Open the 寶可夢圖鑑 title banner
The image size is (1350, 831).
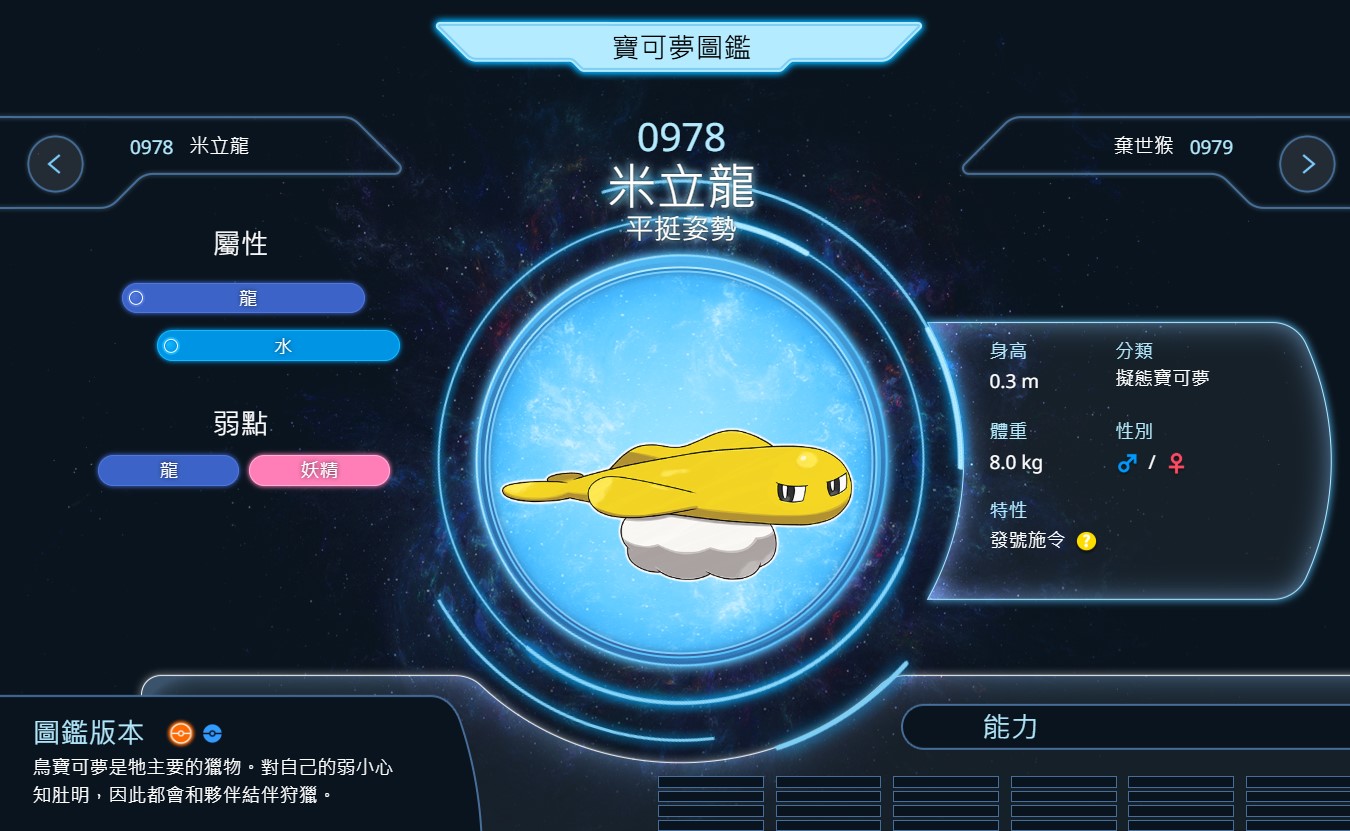tap(680, 47)
